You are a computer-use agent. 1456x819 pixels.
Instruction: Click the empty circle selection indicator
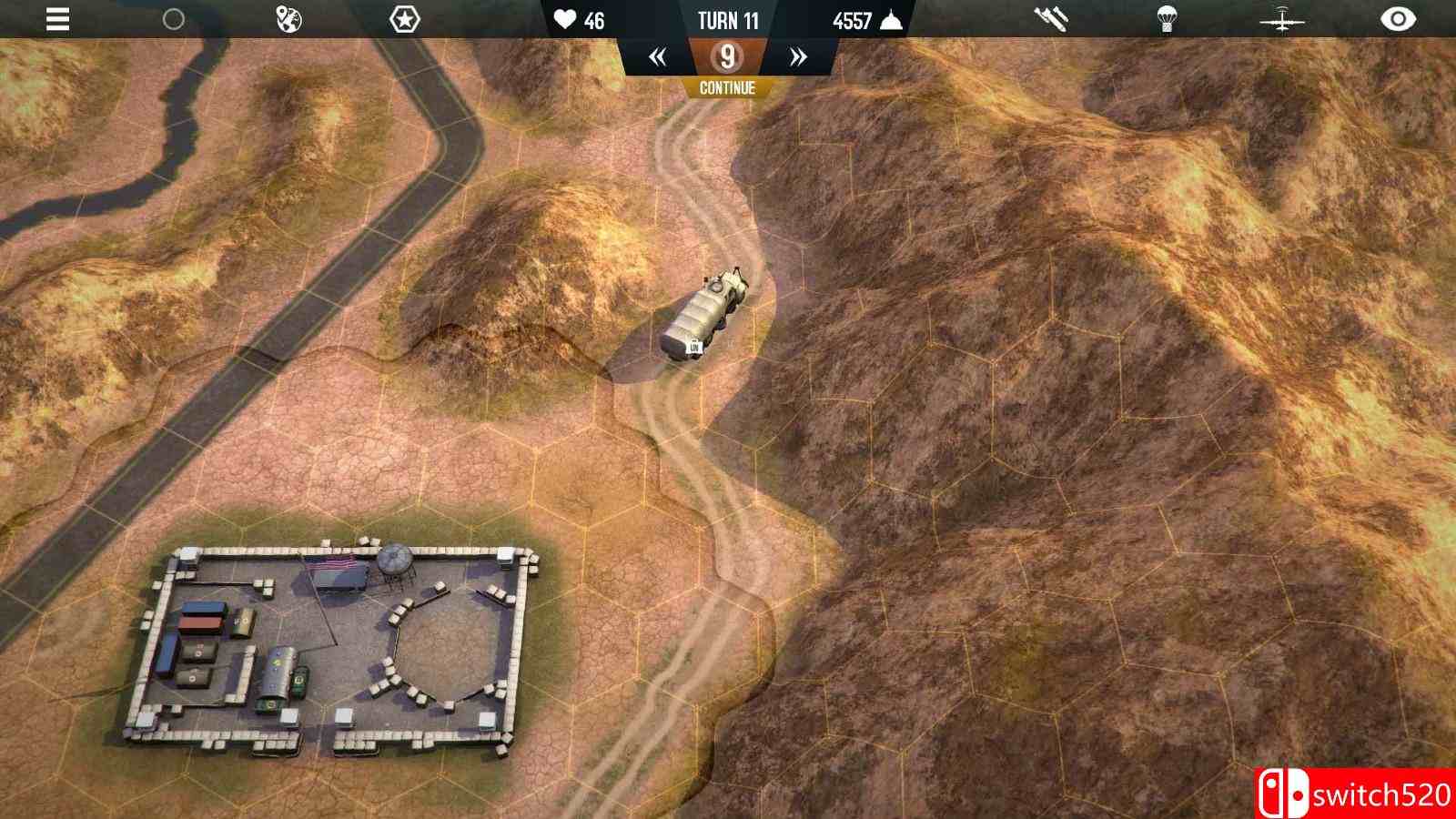[x=174, y=18]
